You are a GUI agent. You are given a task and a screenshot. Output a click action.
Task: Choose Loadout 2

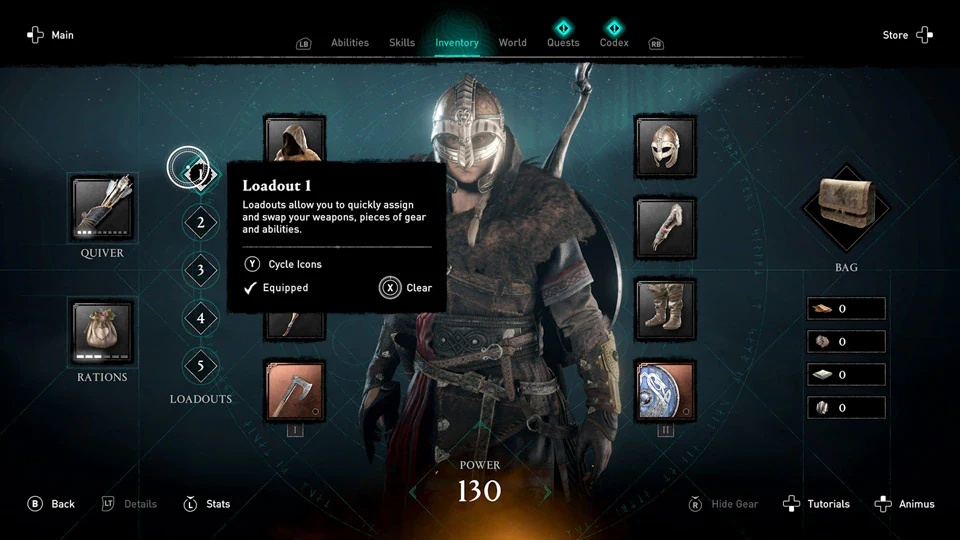(x=201, y=222)
